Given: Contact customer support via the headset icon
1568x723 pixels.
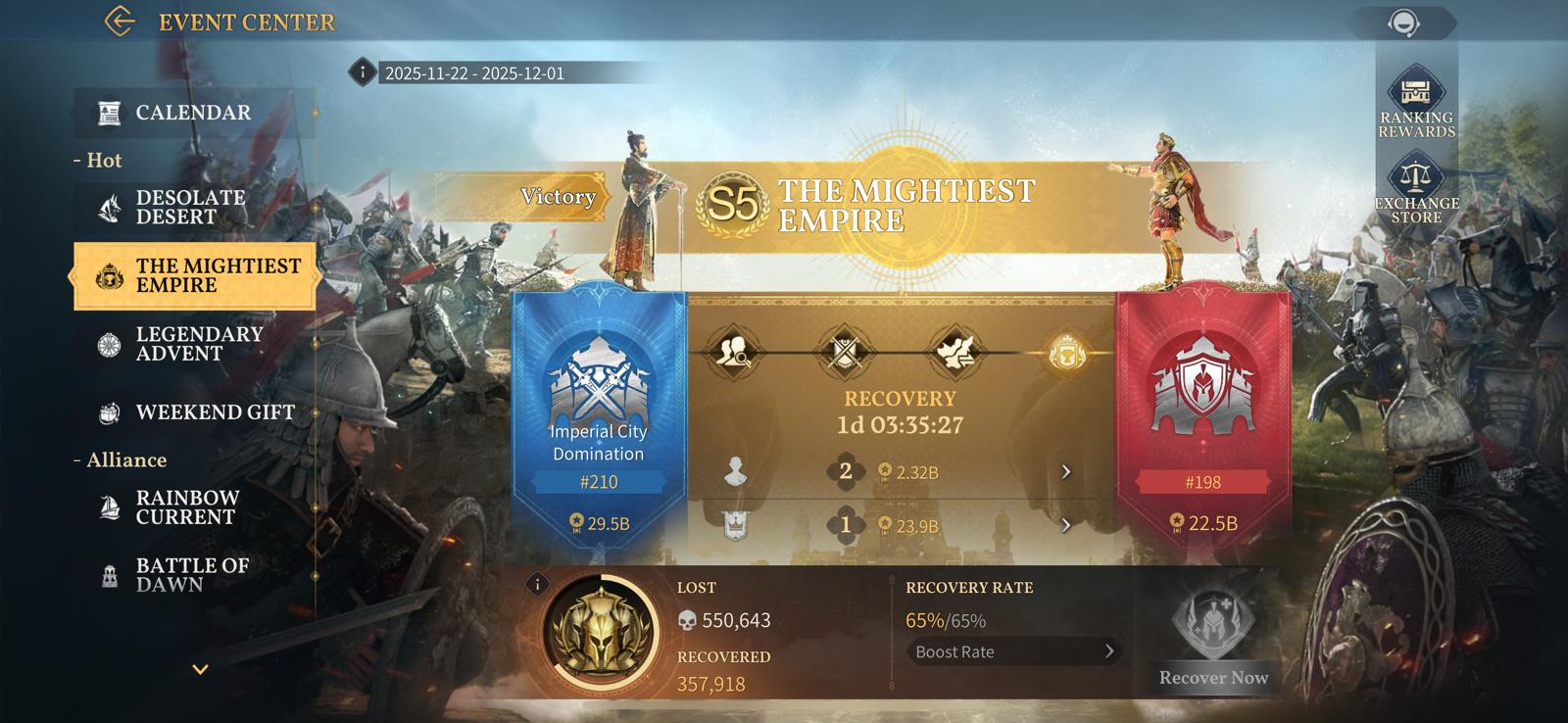Looking at the screenshot, I should tap(1403, 23).
